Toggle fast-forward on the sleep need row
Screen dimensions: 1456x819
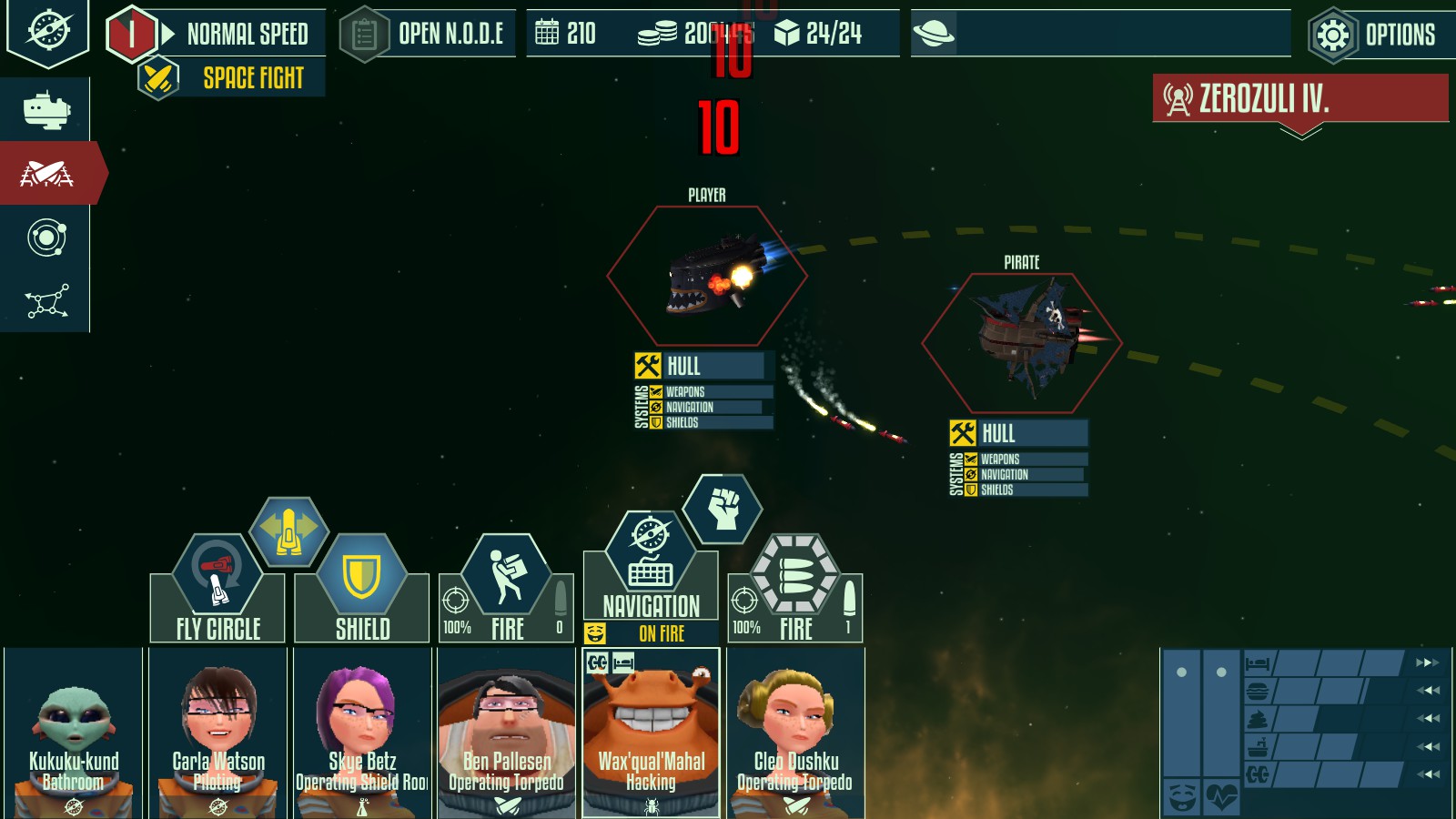1428,662
